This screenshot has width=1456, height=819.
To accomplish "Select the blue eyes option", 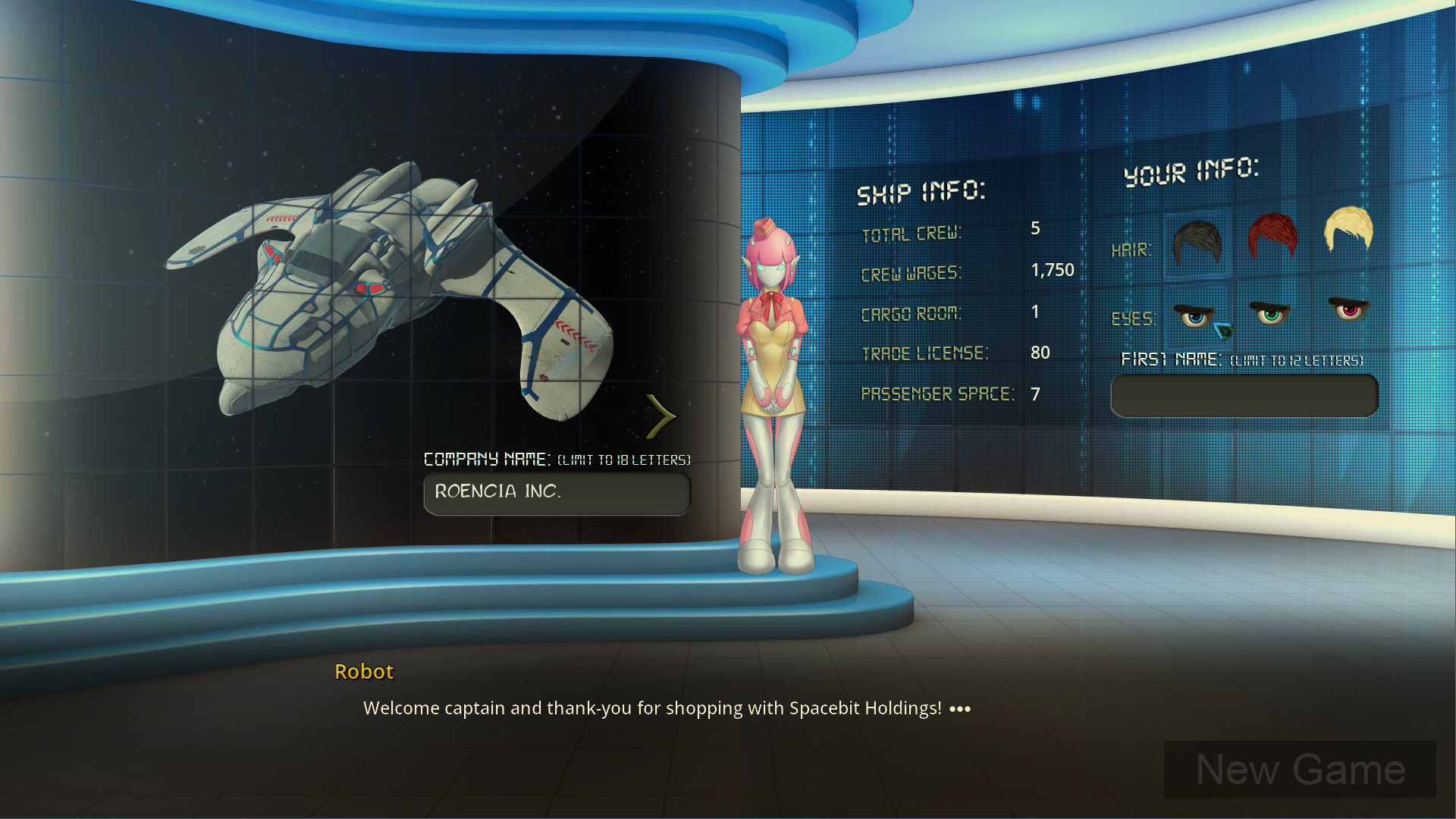I will pyautogui.click(x=1194, y=315).
